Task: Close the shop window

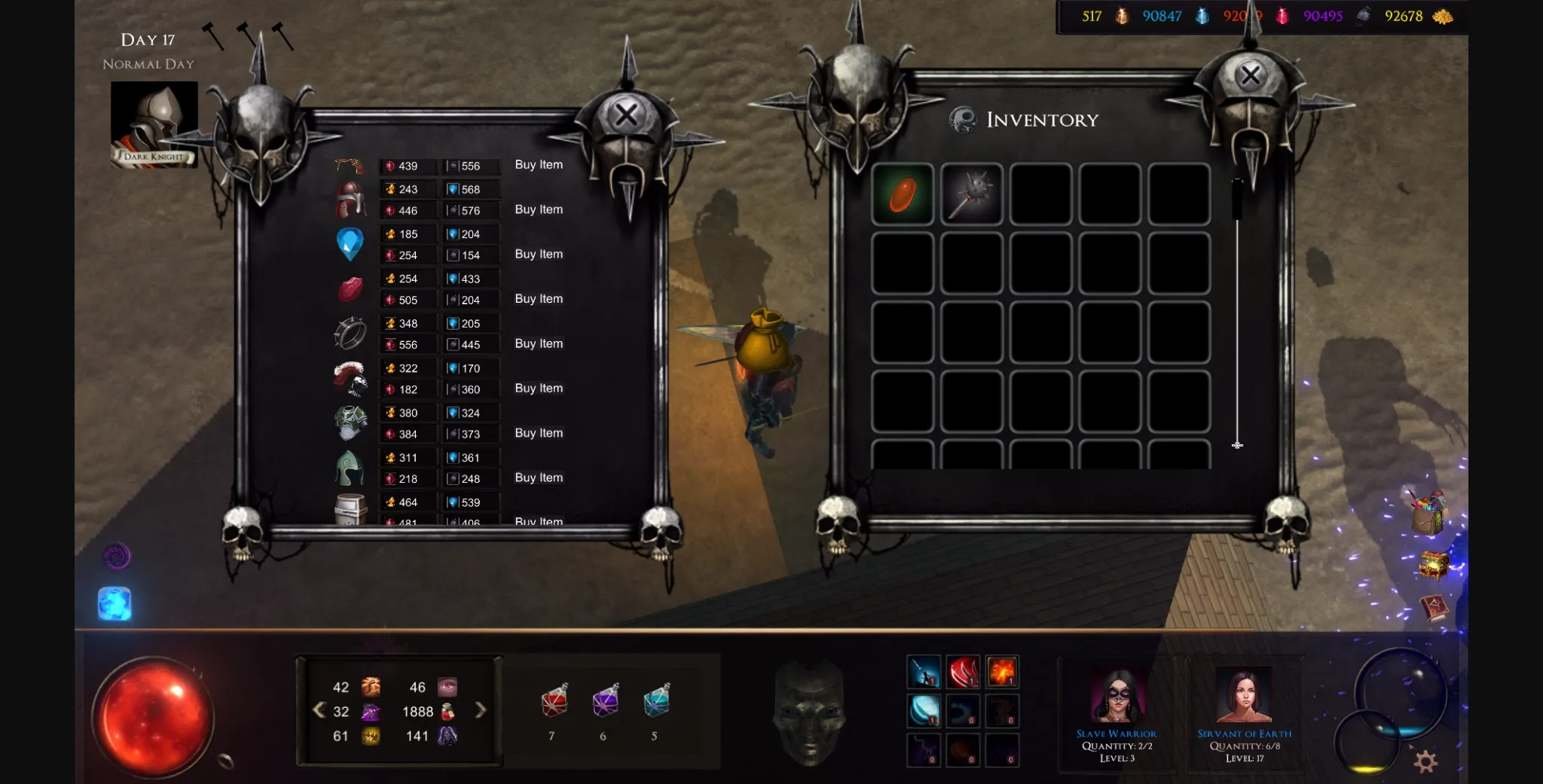Action: click(x=626, y=115)
